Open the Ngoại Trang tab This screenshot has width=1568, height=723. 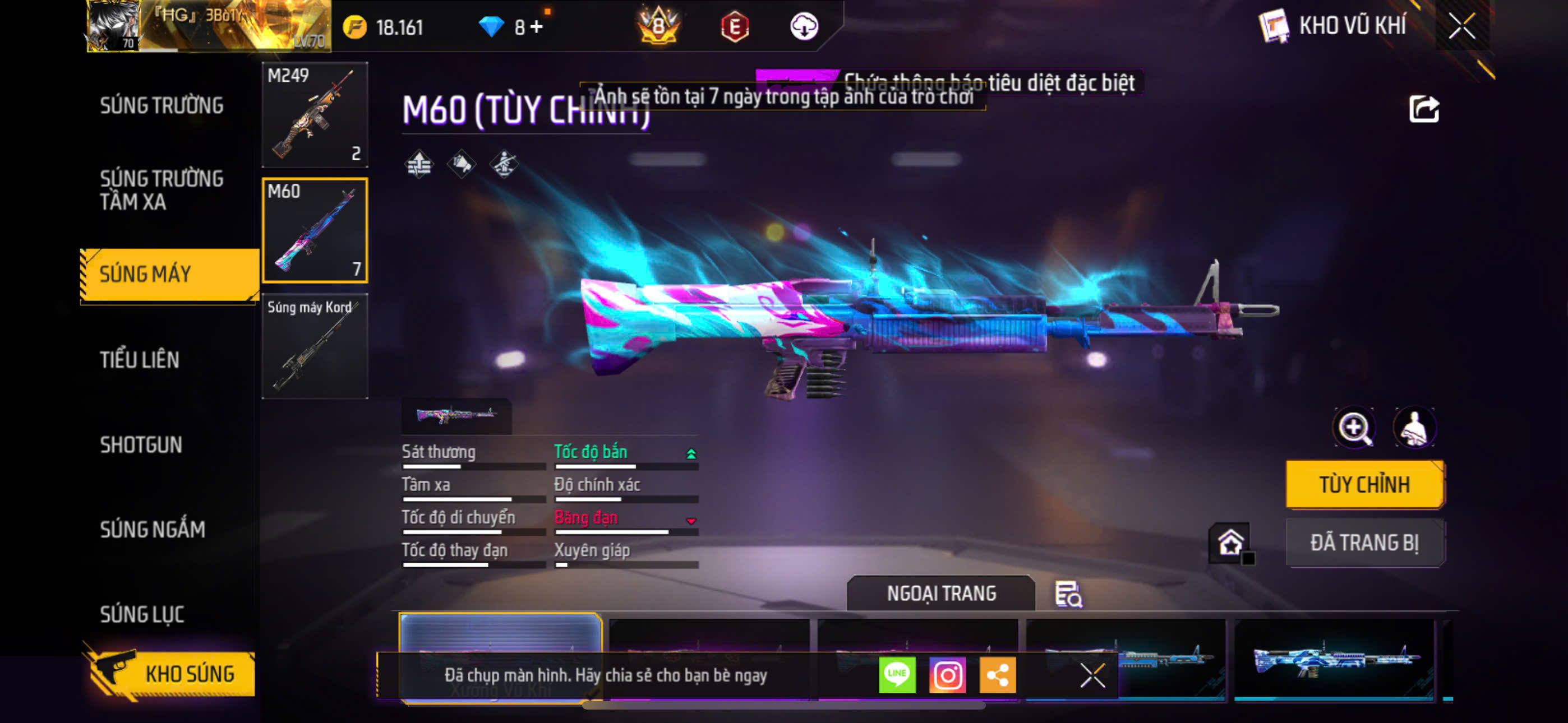click(x=940, y=594)
